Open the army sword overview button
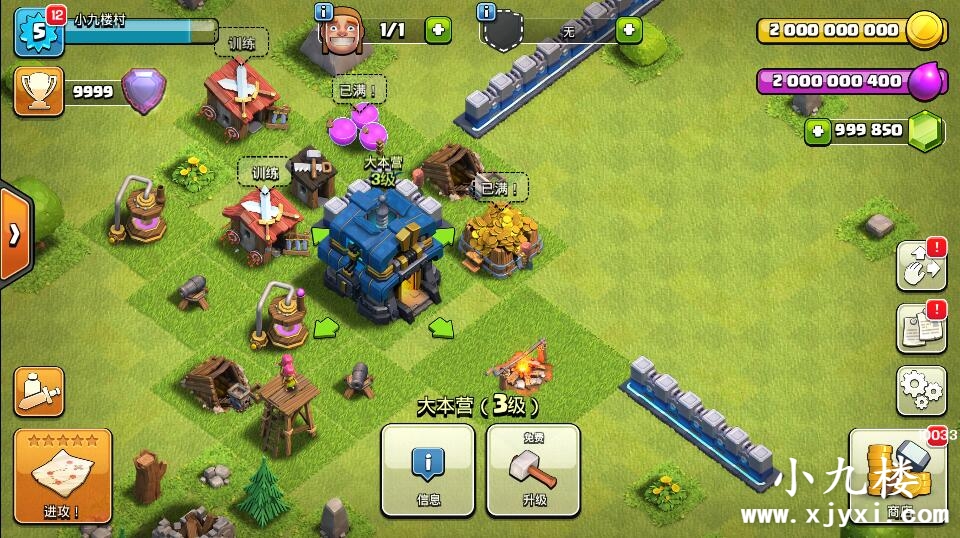 point(39,391)
